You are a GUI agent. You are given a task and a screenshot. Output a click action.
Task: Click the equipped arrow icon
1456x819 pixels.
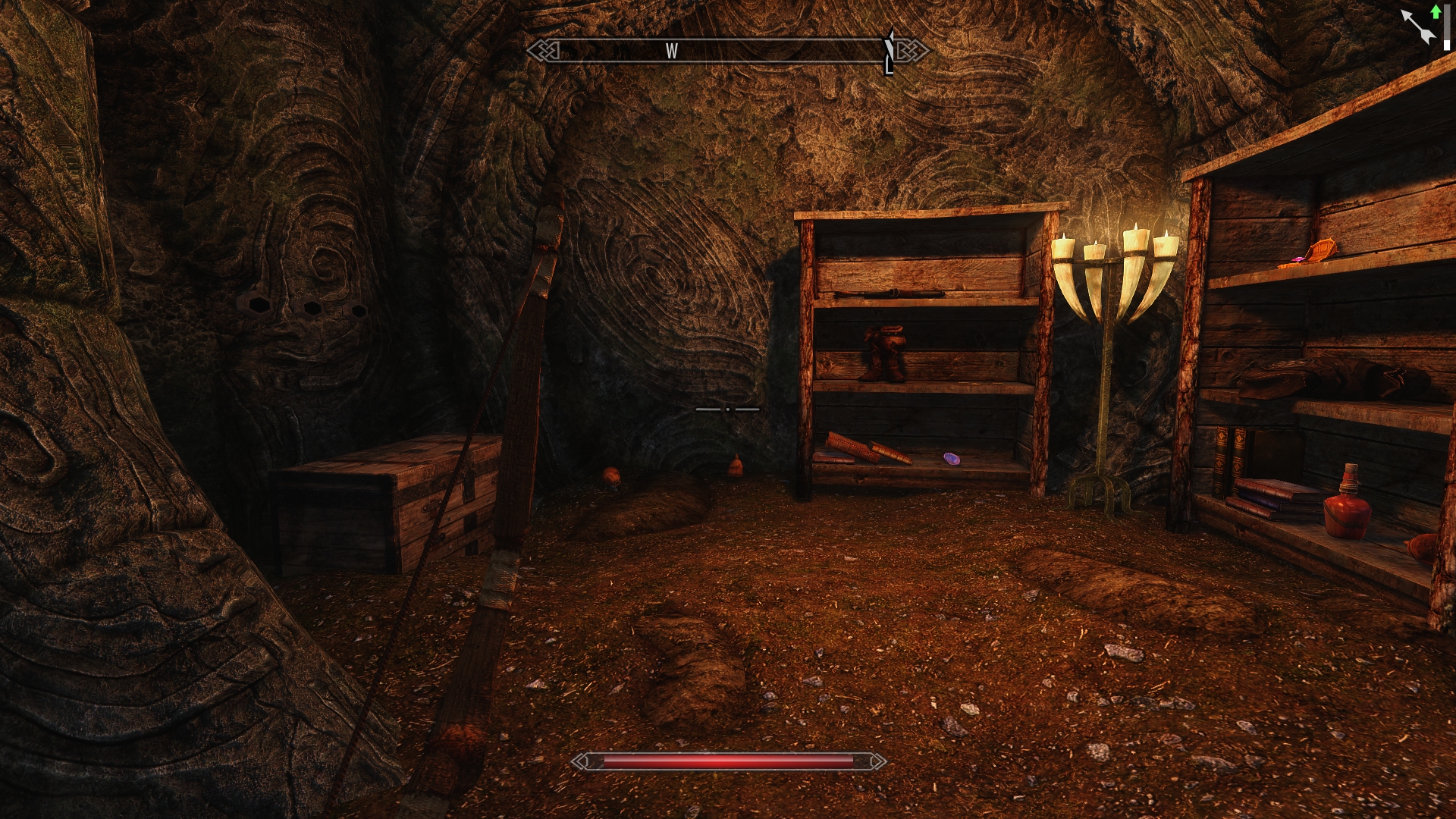coord(1417,27)
